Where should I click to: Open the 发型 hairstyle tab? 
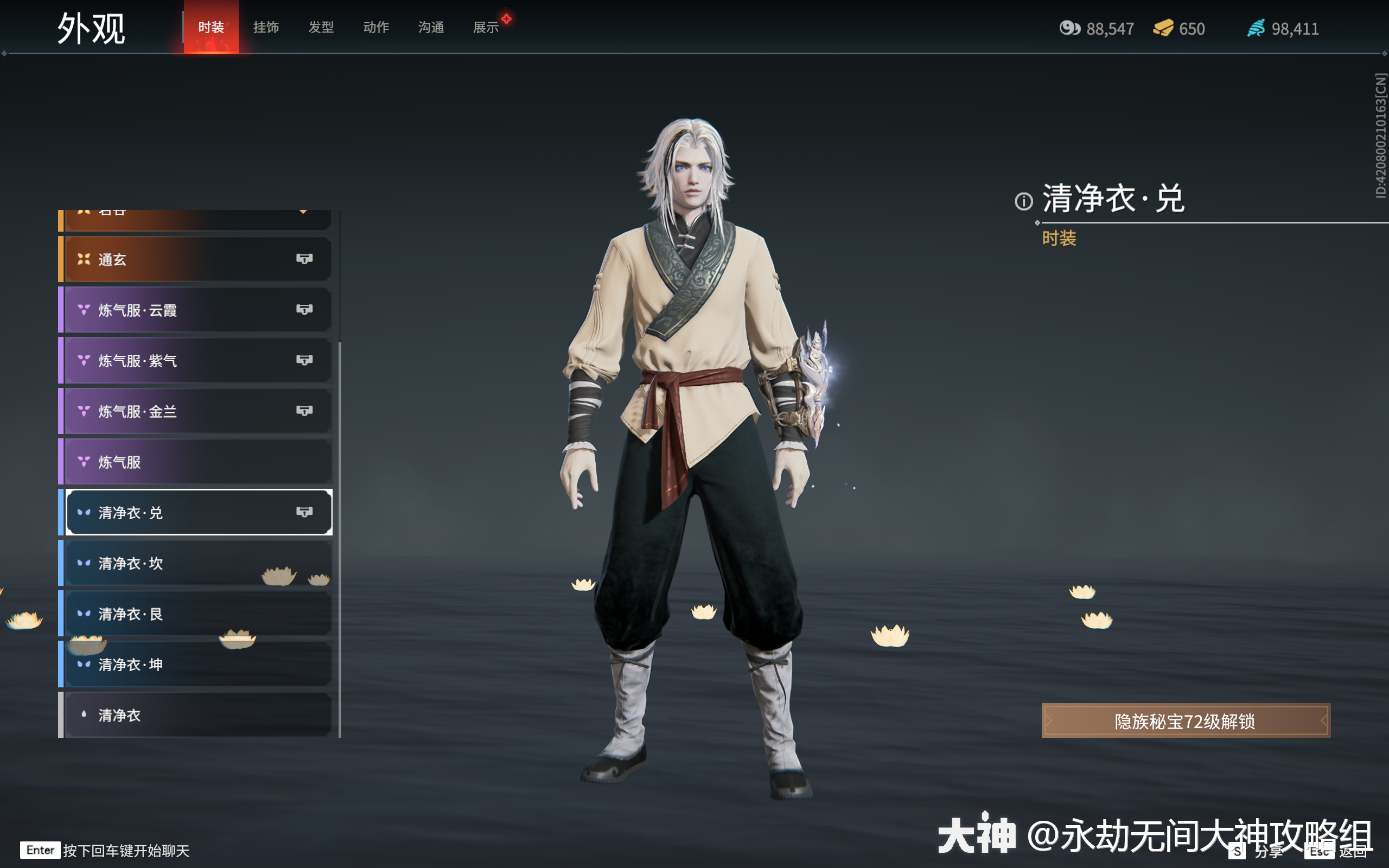[321, 27]
